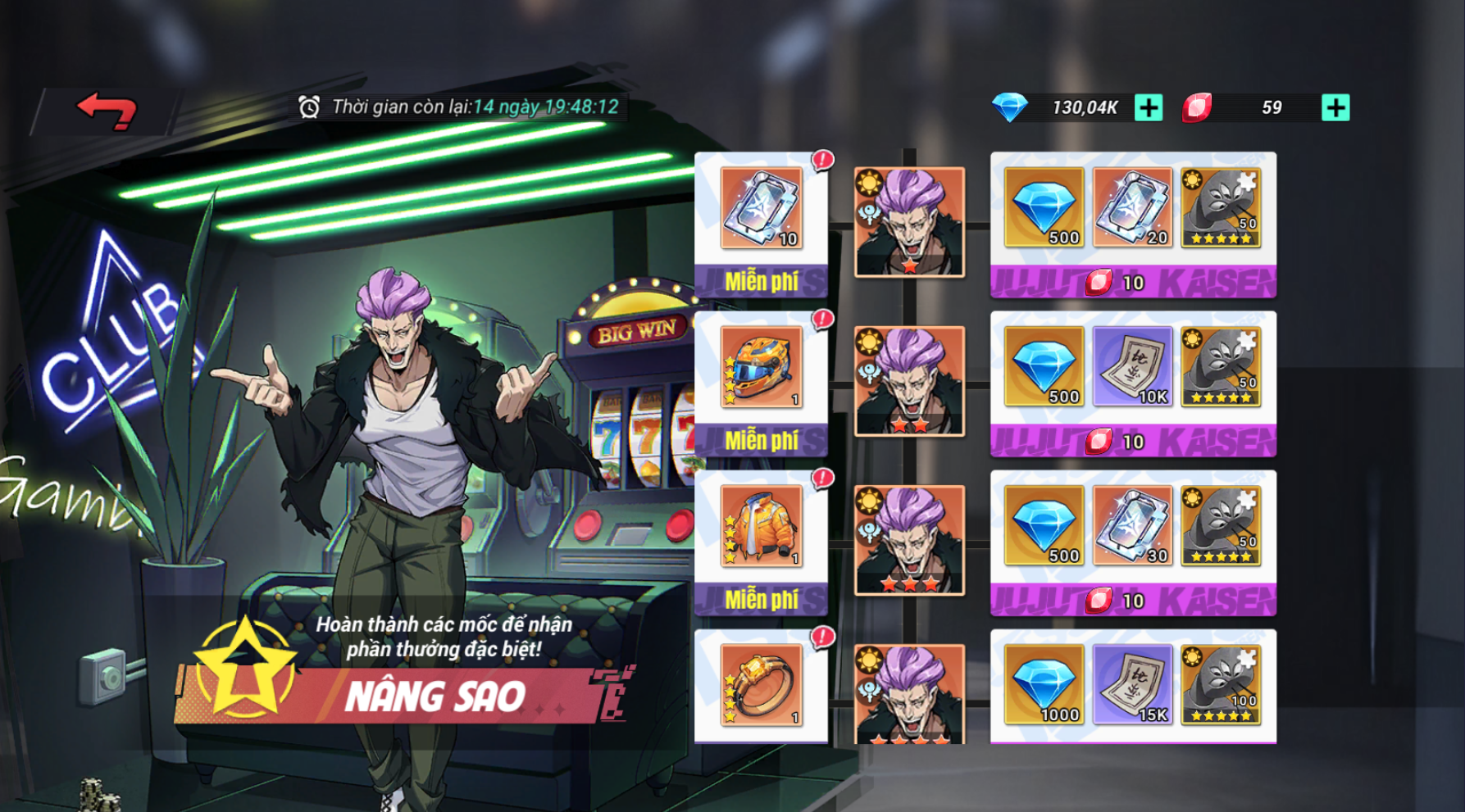Inspect the 20 tickets paid reward
This screenshot has width=1465, height=812.
click(x=1132, y=208)
